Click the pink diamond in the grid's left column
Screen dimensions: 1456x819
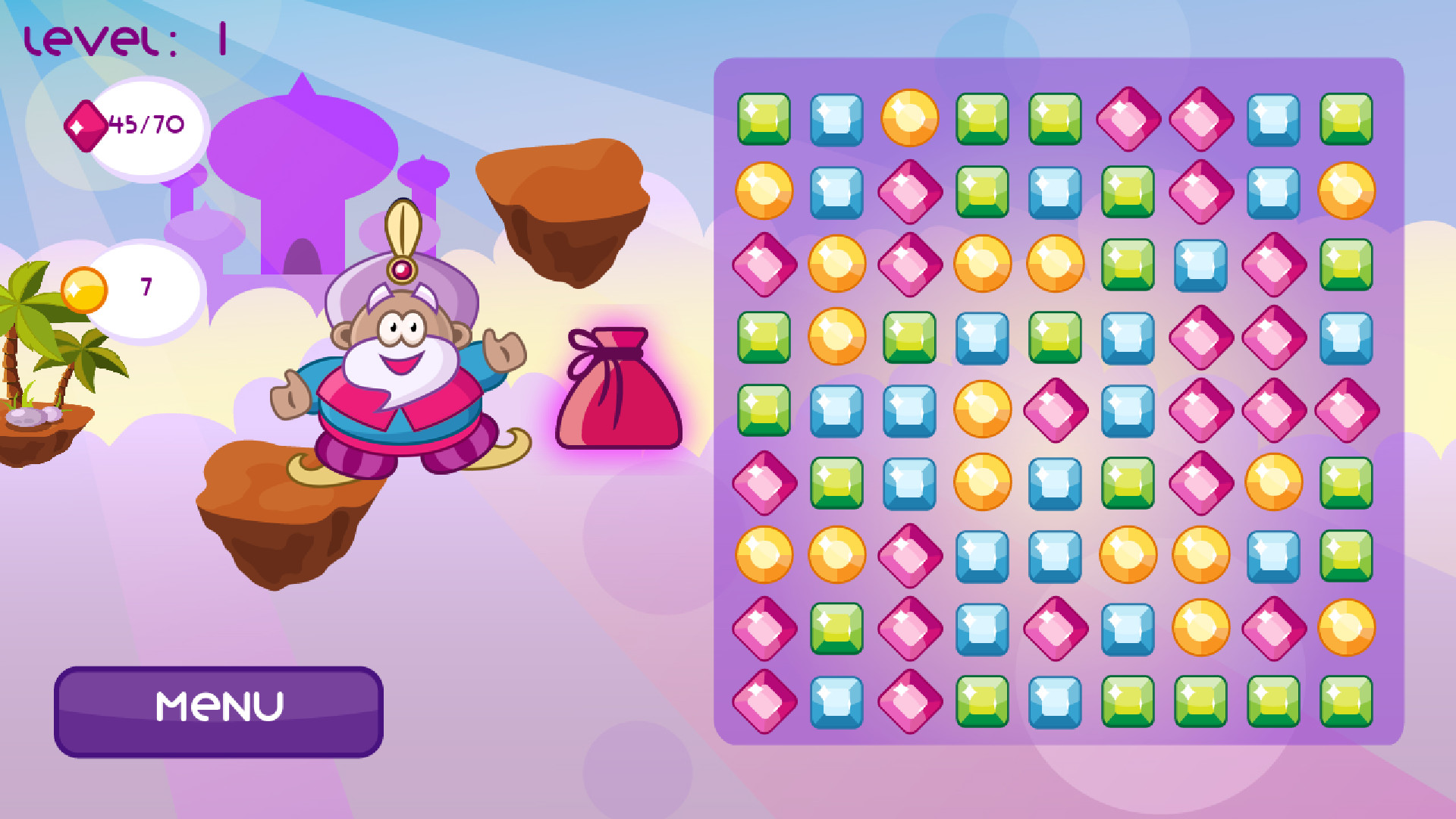point(762,263)
